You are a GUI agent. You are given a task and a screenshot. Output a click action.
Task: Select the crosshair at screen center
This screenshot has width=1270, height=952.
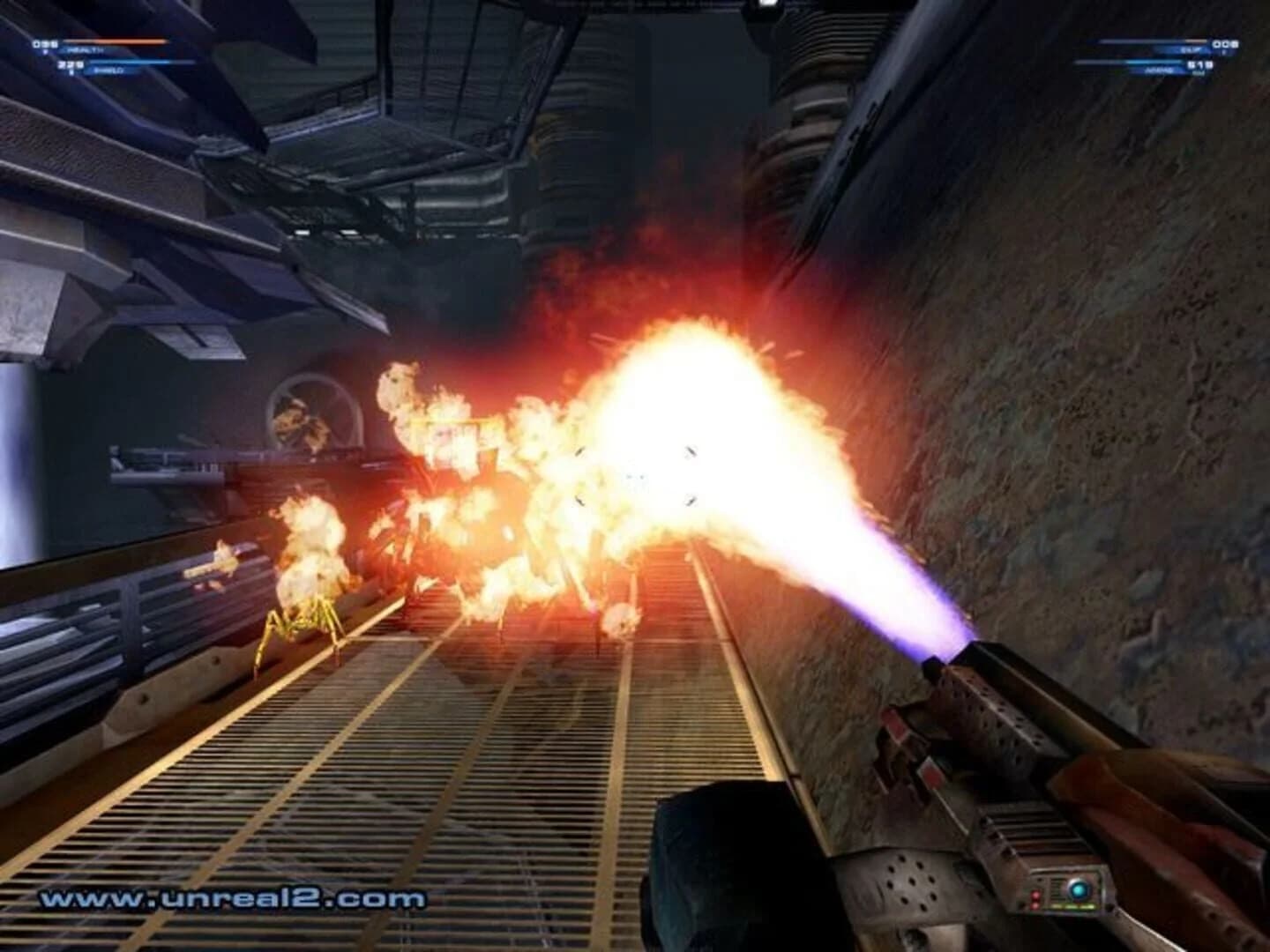(633, 476)
